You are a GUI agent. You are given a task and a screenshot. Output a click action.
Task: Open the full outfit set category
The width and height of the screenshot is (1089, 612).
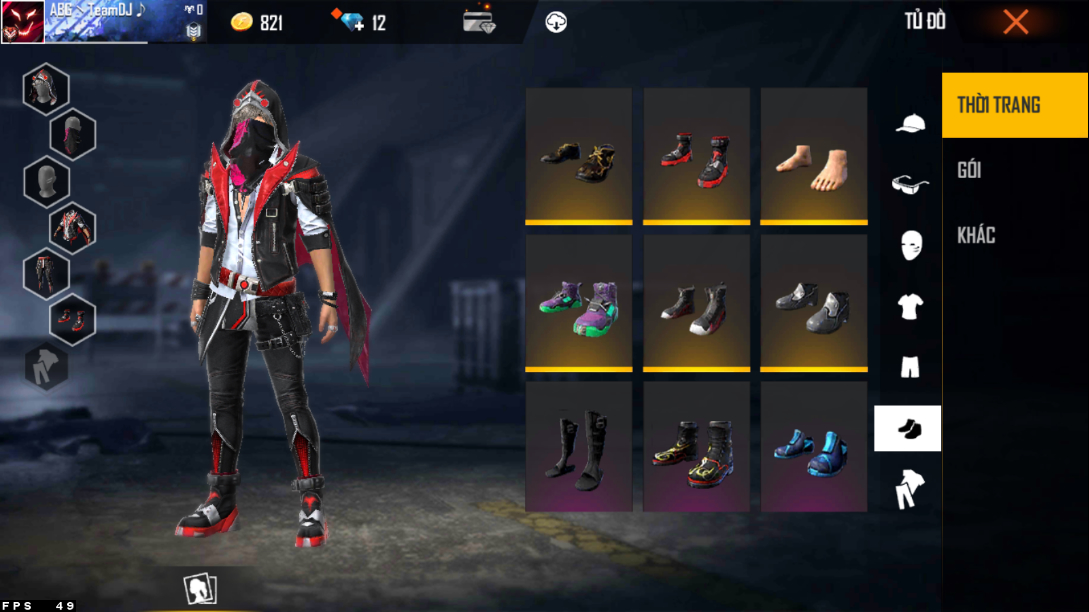(909, 489)
